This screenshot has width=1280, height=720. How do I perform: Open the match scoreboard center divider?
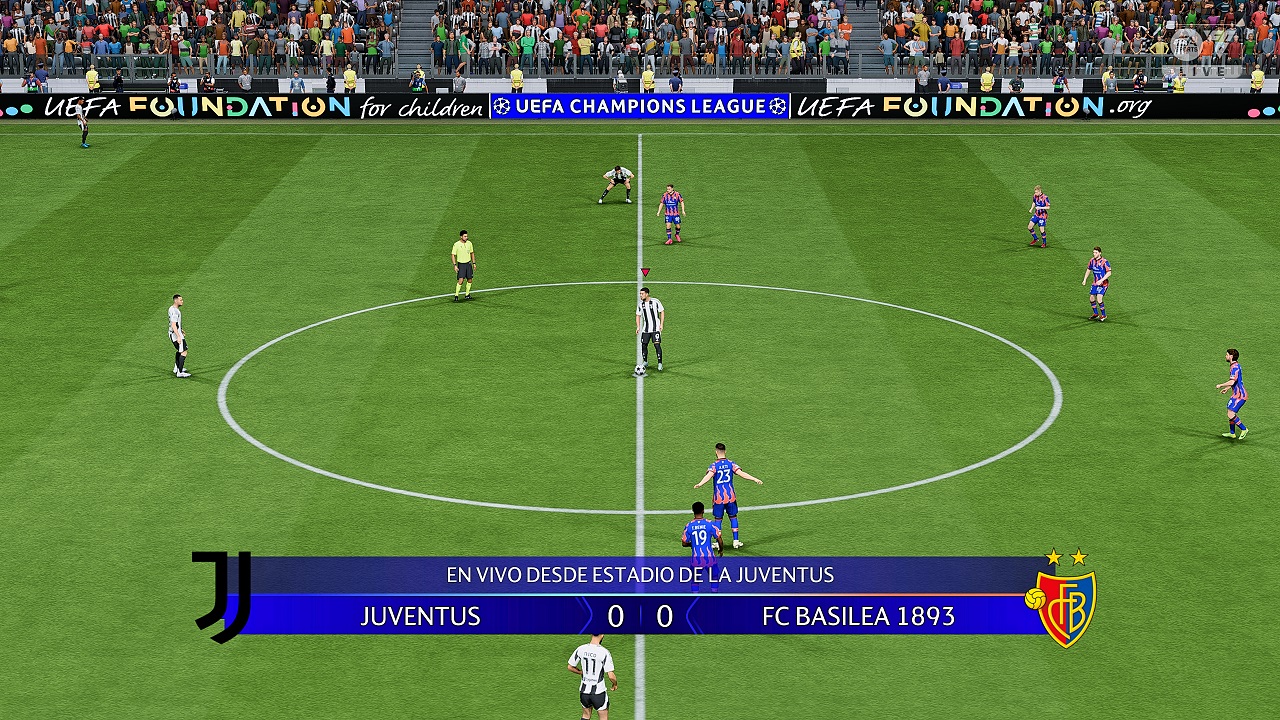tap(639, 617)
